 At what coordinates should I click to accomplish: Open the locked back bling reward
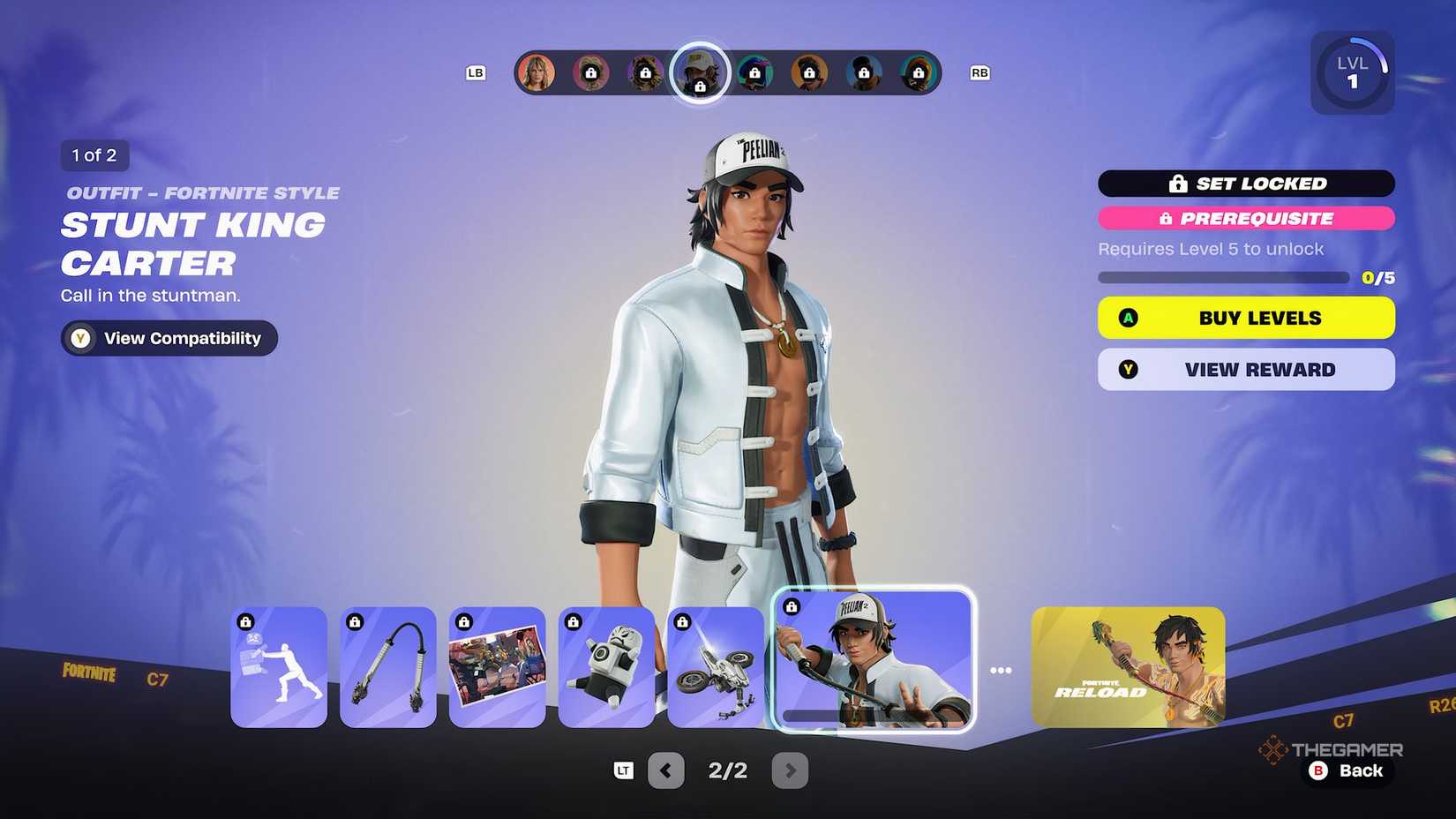606,666
